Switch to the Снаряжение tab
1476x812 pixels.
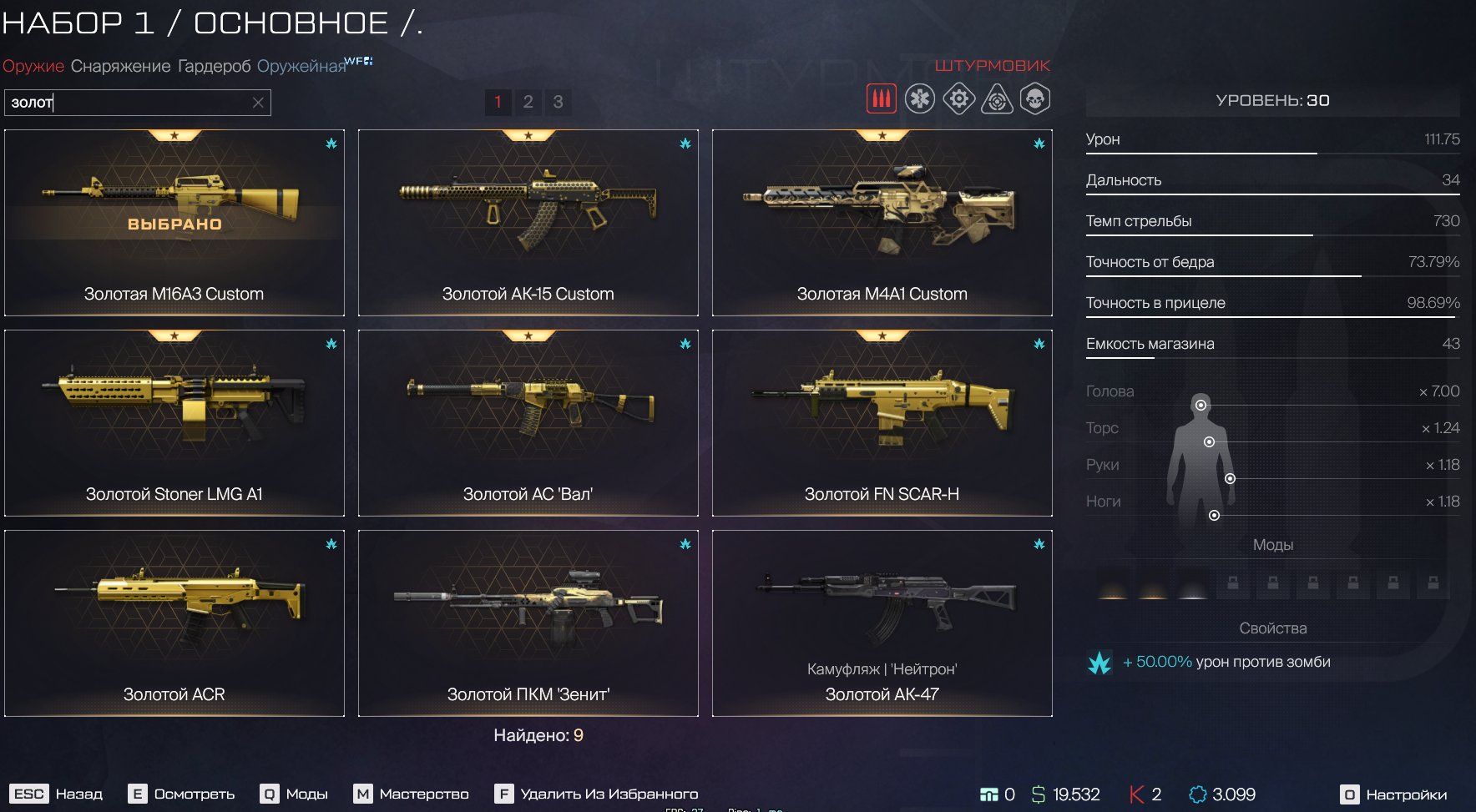click(x=120, y=66)
